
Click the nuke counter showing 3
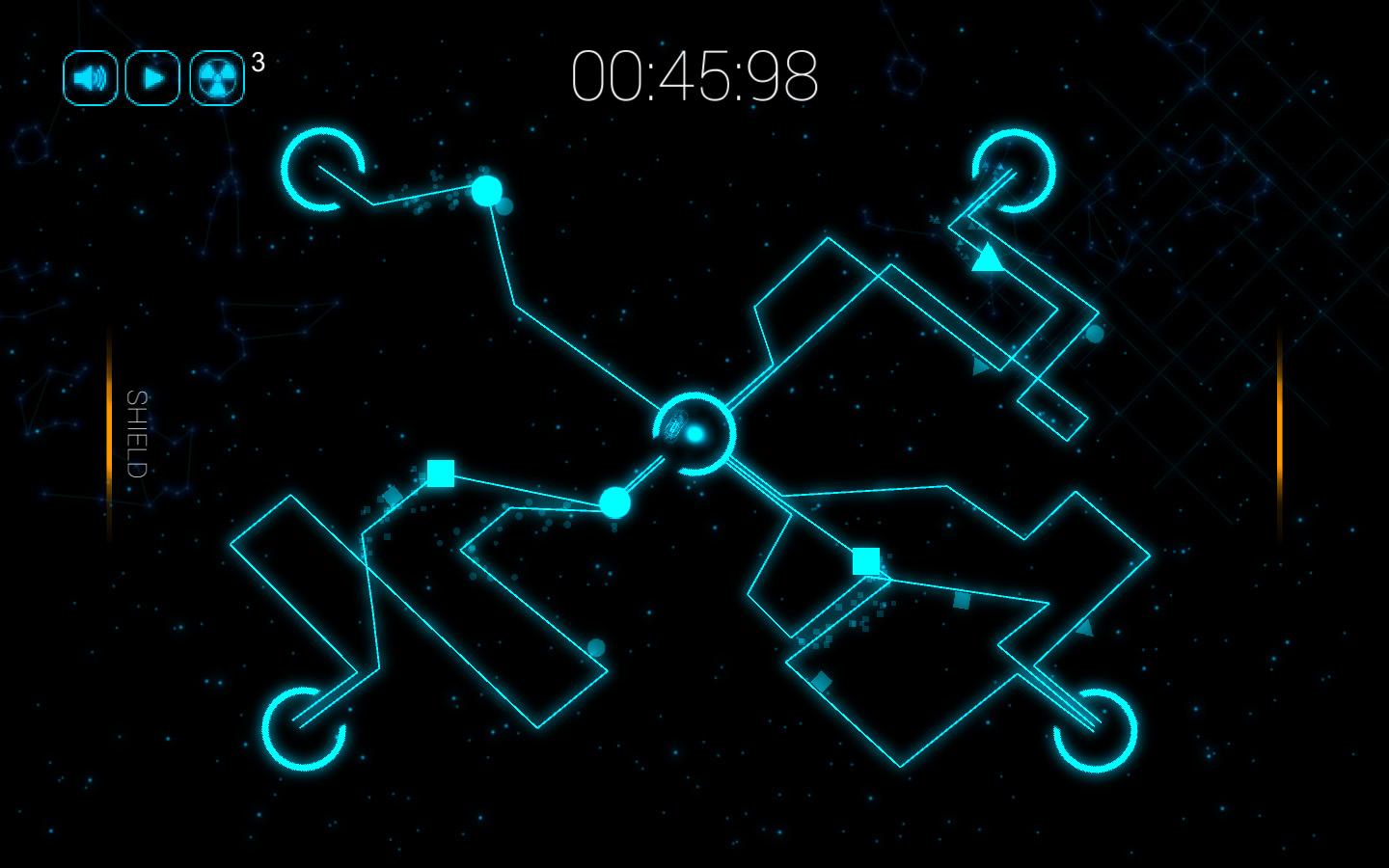[256, 61]
